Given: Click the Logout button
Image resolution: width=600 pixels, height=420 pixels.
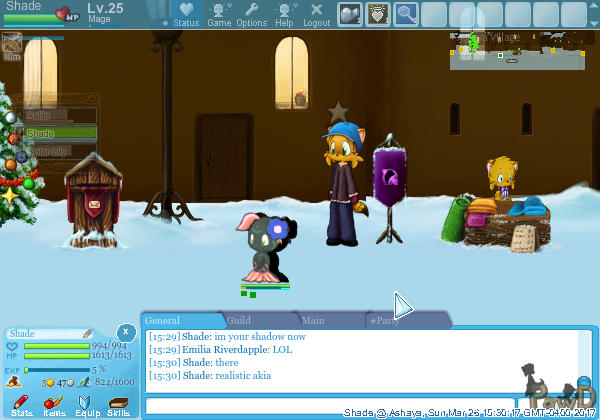Looking at the screenshot, I should 316,14.
